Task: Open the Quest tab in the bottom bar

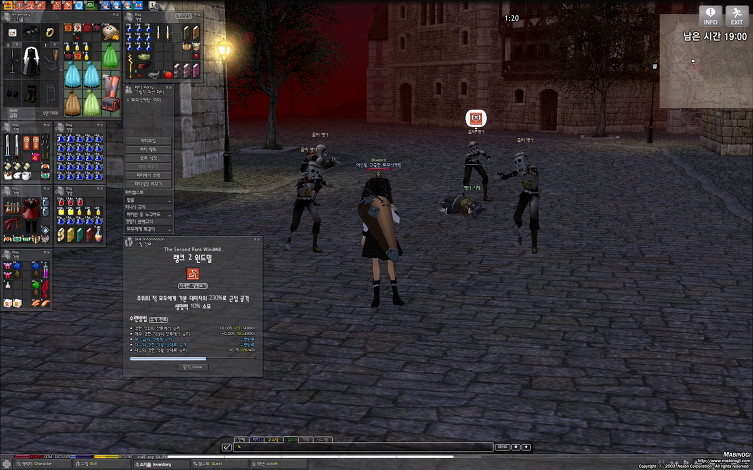Action: click(x=212, y=464)
